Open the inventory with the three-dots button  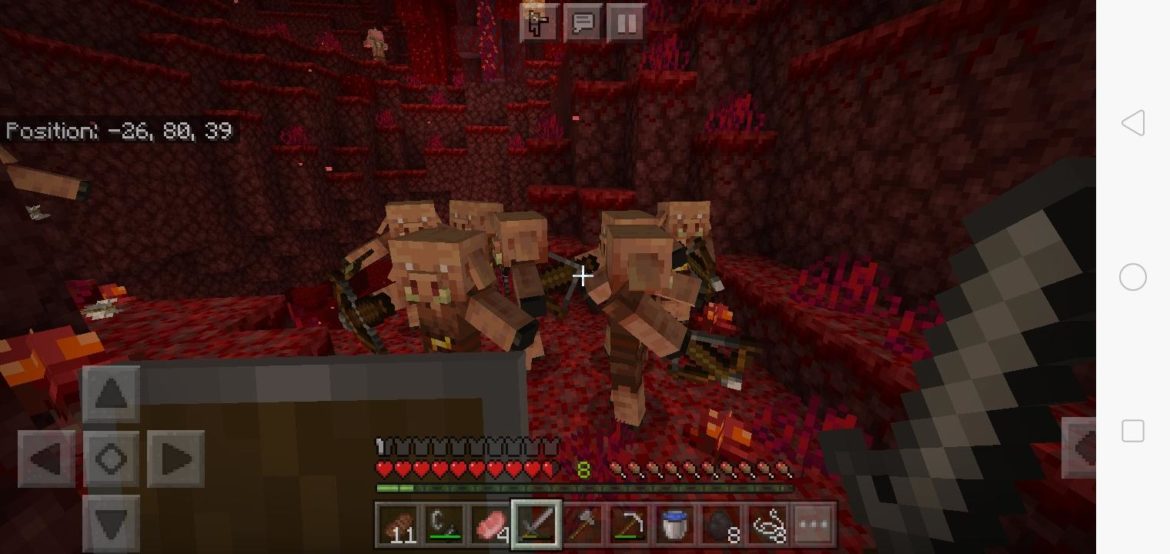click(x=812, y=524)
